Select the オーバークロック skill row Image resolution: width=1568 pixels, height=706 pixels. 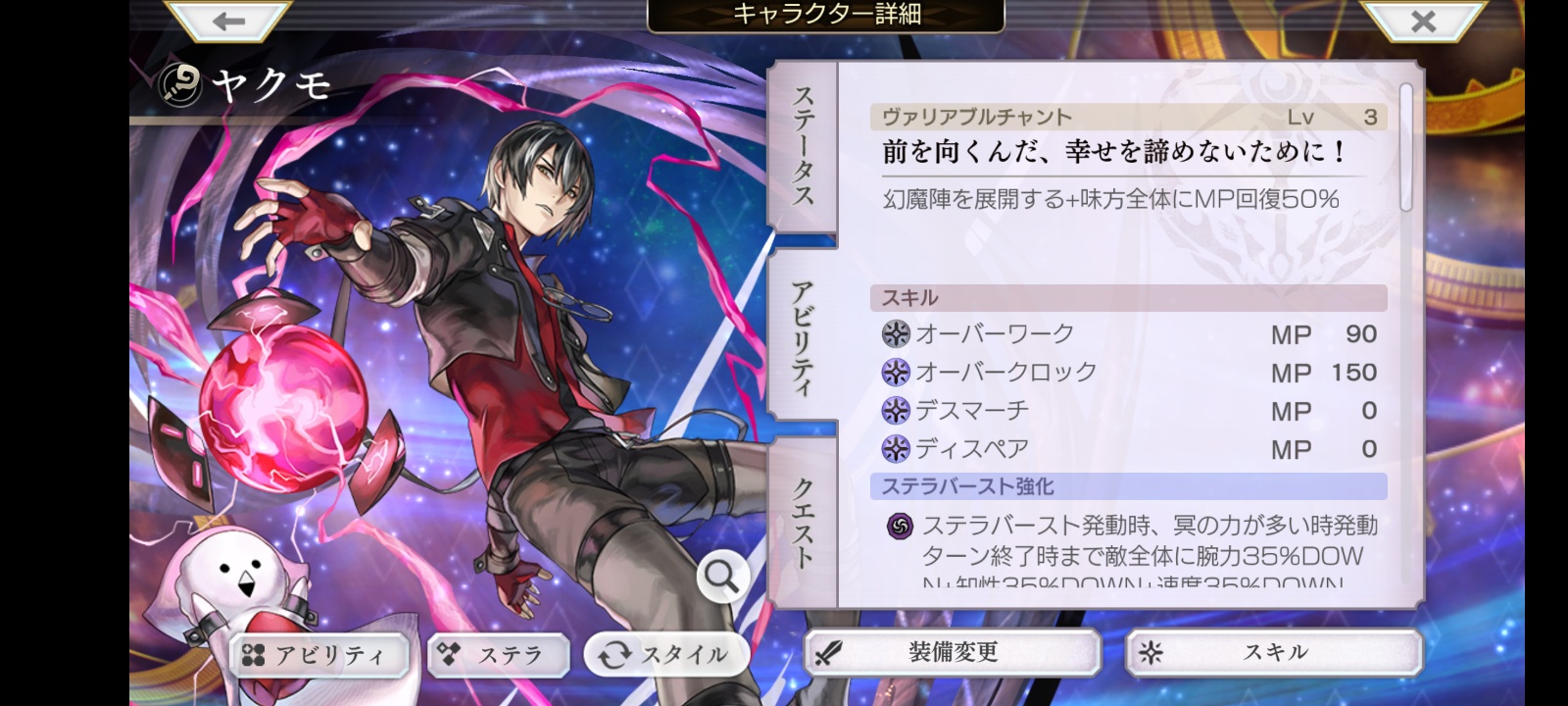[1129, 373]
